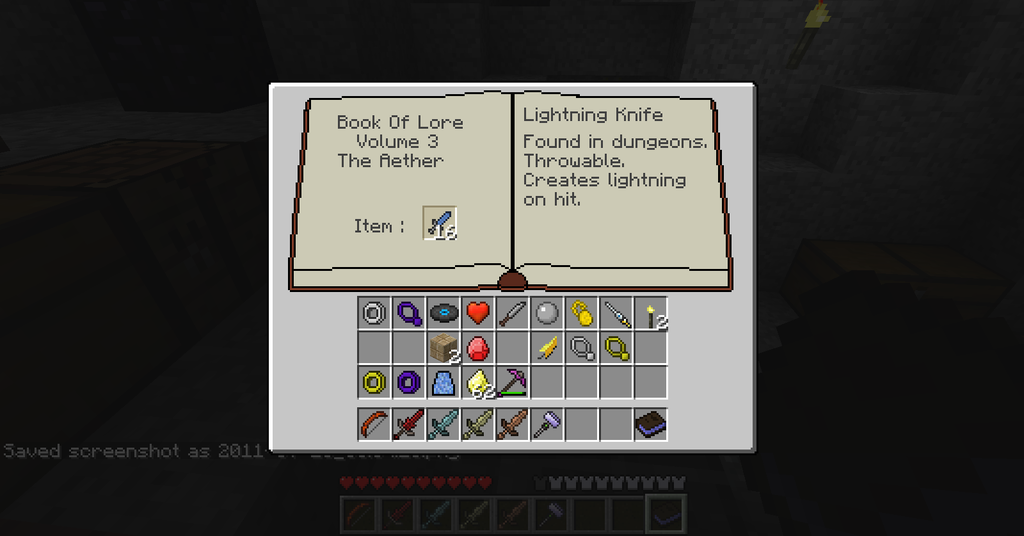This screenshot has height=536, width=1024.
Task: Choose the red sword in the hotbar row
Action: [x=408, y=424]
